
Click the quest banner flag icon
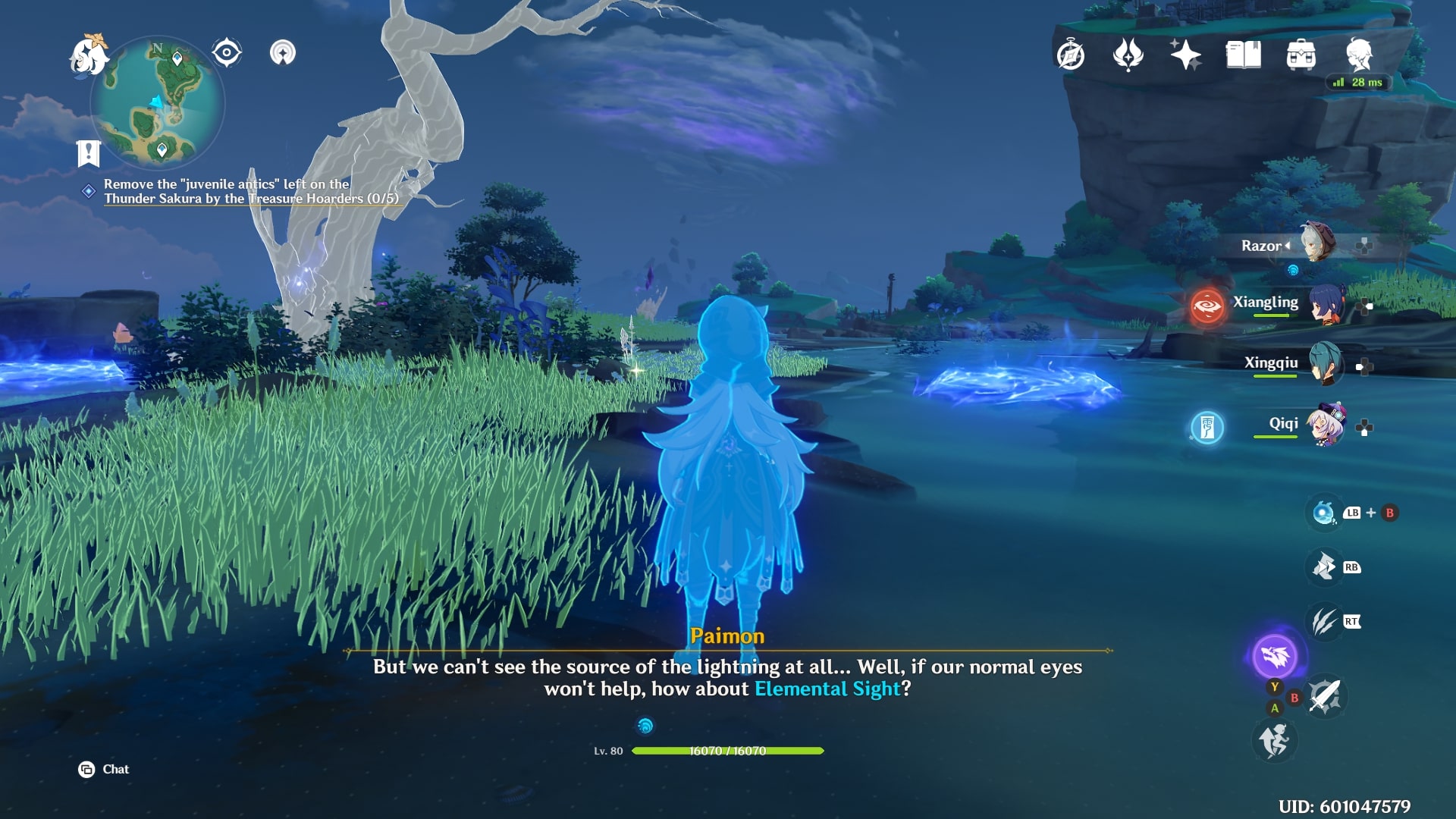(x=89, y=152)
